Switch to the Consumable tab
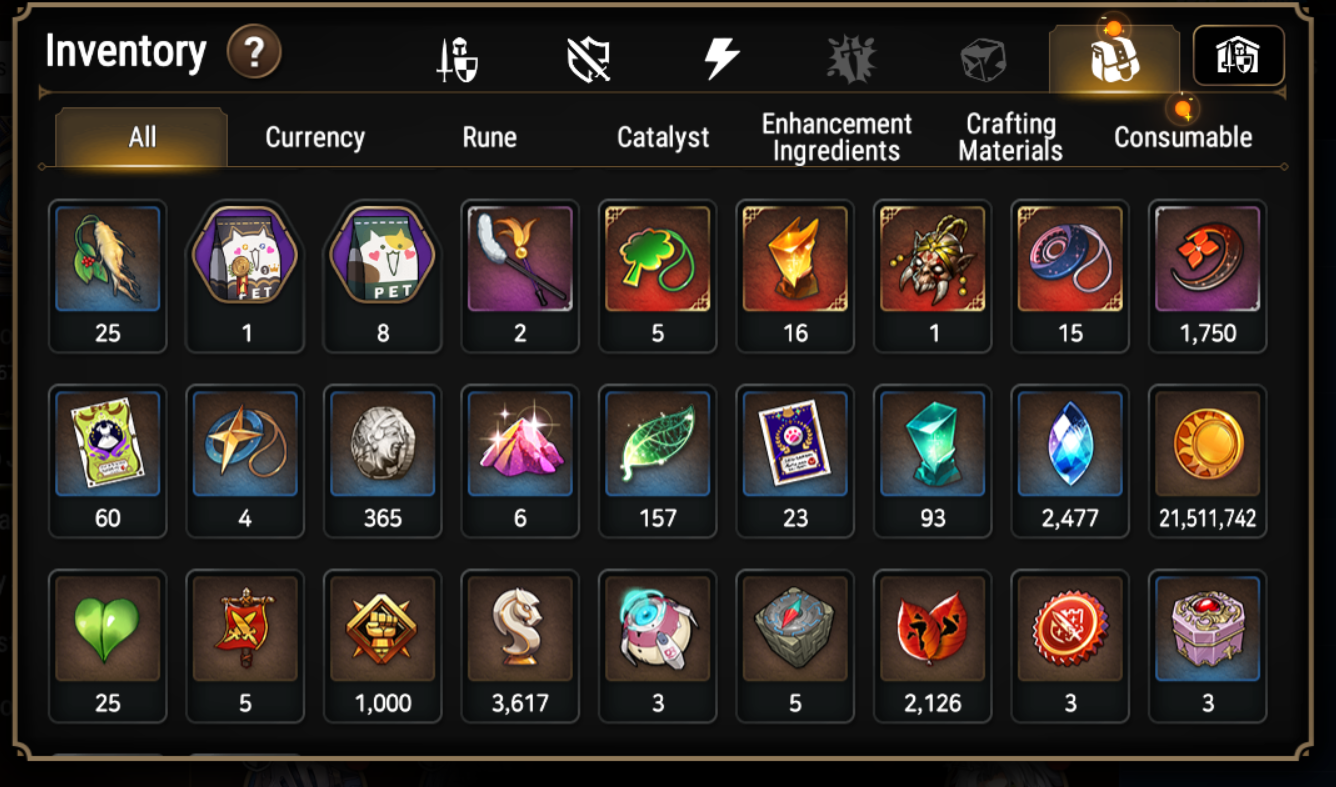The image size is (1336, 787). (x=1183, y=137)
